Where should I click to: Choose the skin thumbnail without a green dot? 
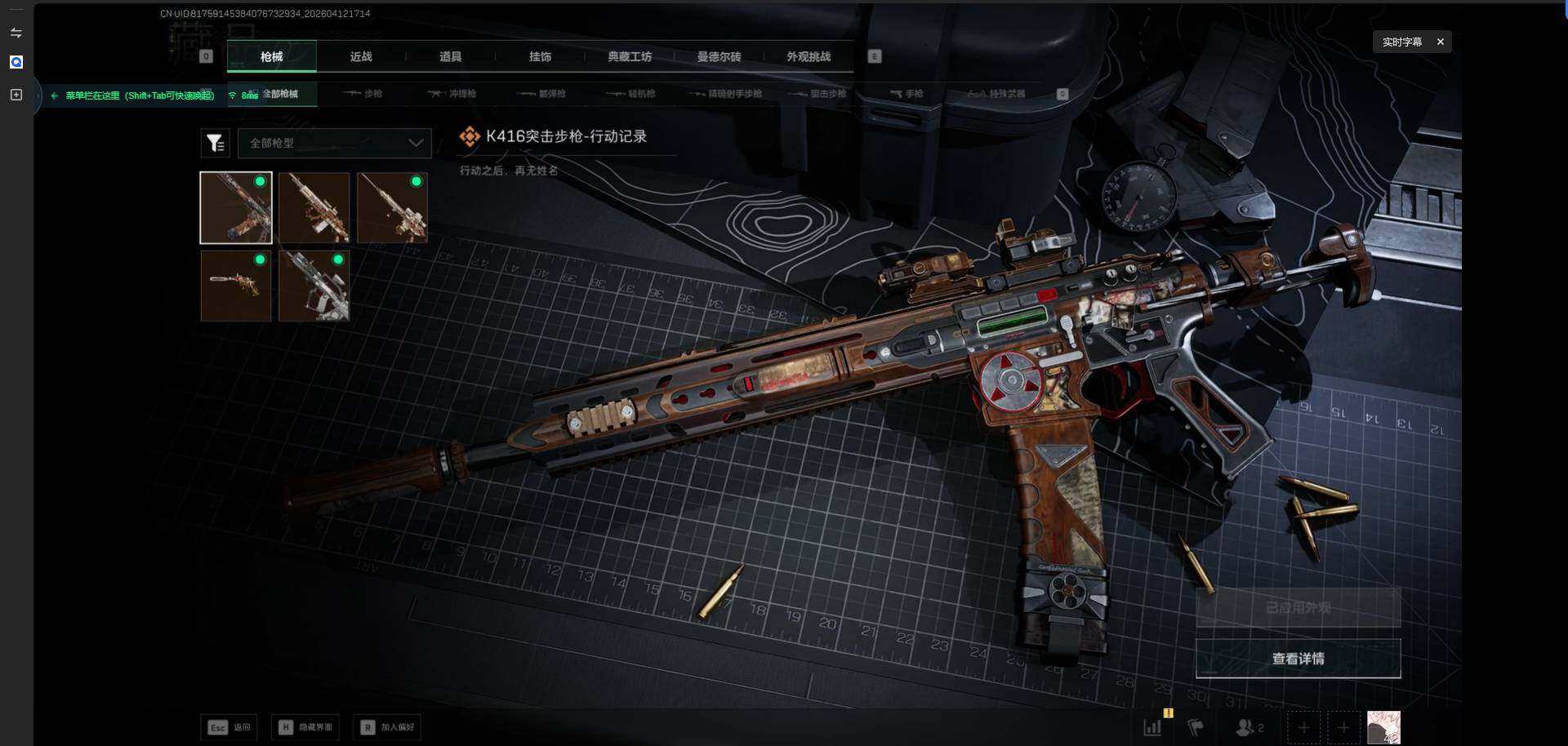314,207
